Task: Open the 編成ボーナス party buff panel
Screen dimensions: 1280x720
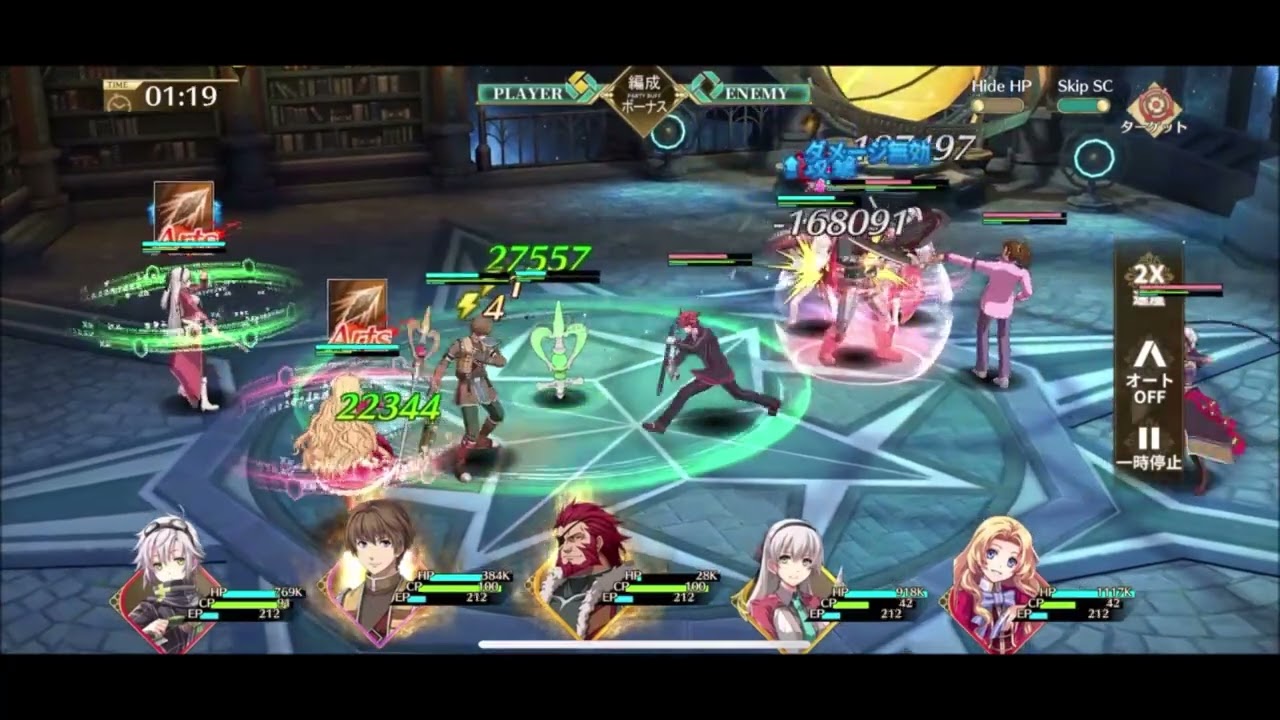Action: (646, 95)
